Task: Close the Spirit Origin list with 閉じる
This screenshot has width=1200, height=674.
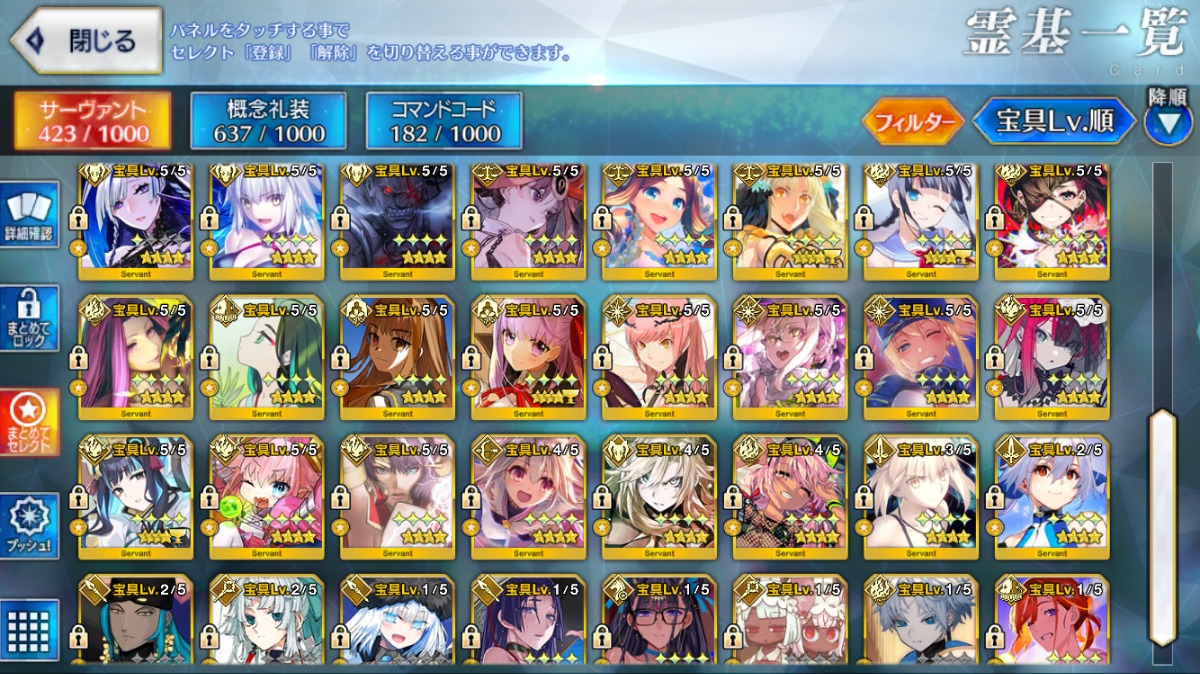Action: click(86, 41)
